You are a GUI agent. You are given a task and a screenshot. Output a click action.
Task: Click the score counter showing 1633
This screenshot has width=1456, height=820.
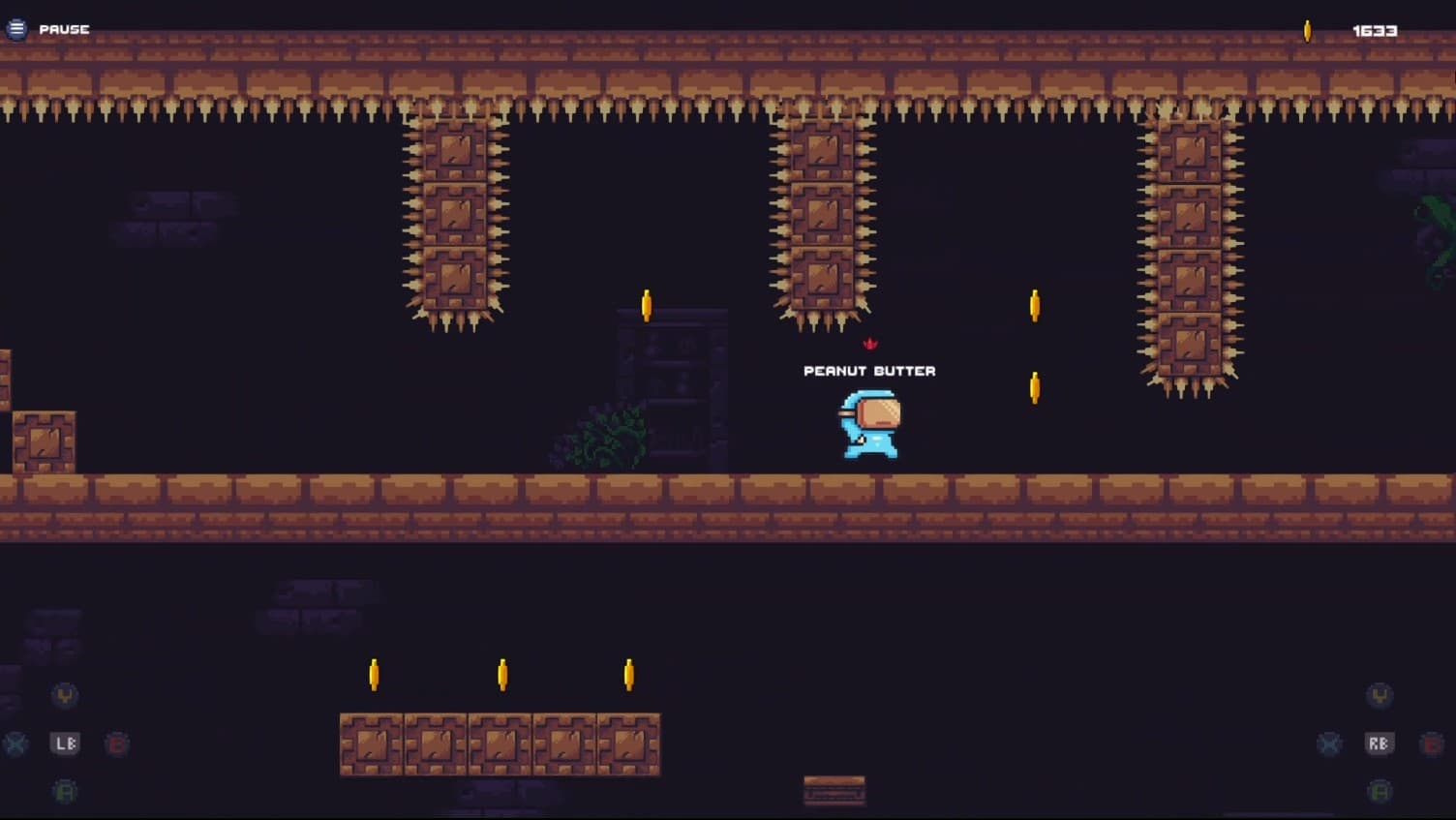coord(1373,30)
